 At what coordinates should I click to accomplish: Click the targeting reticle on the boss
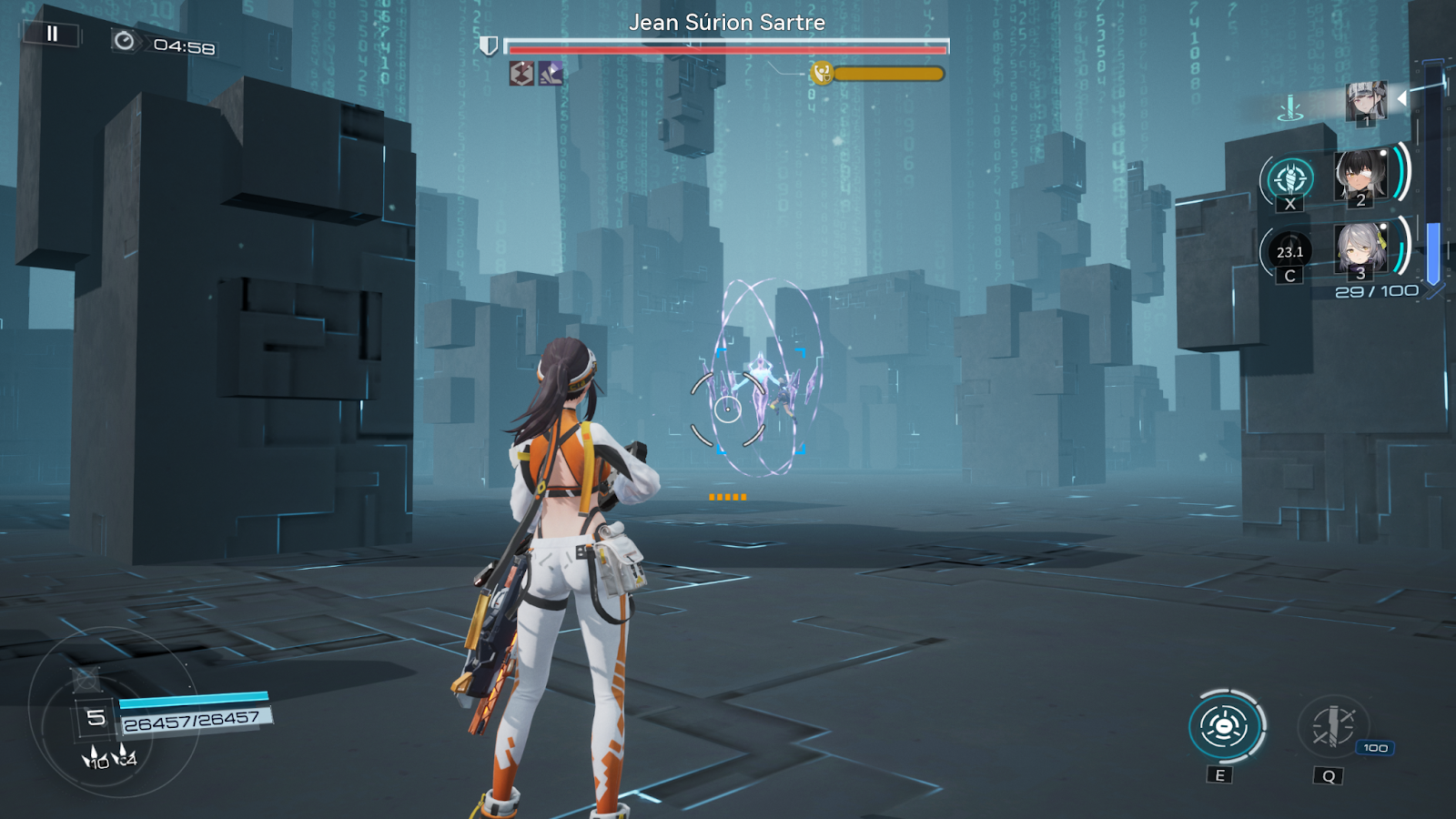click(x=728, y=409)
